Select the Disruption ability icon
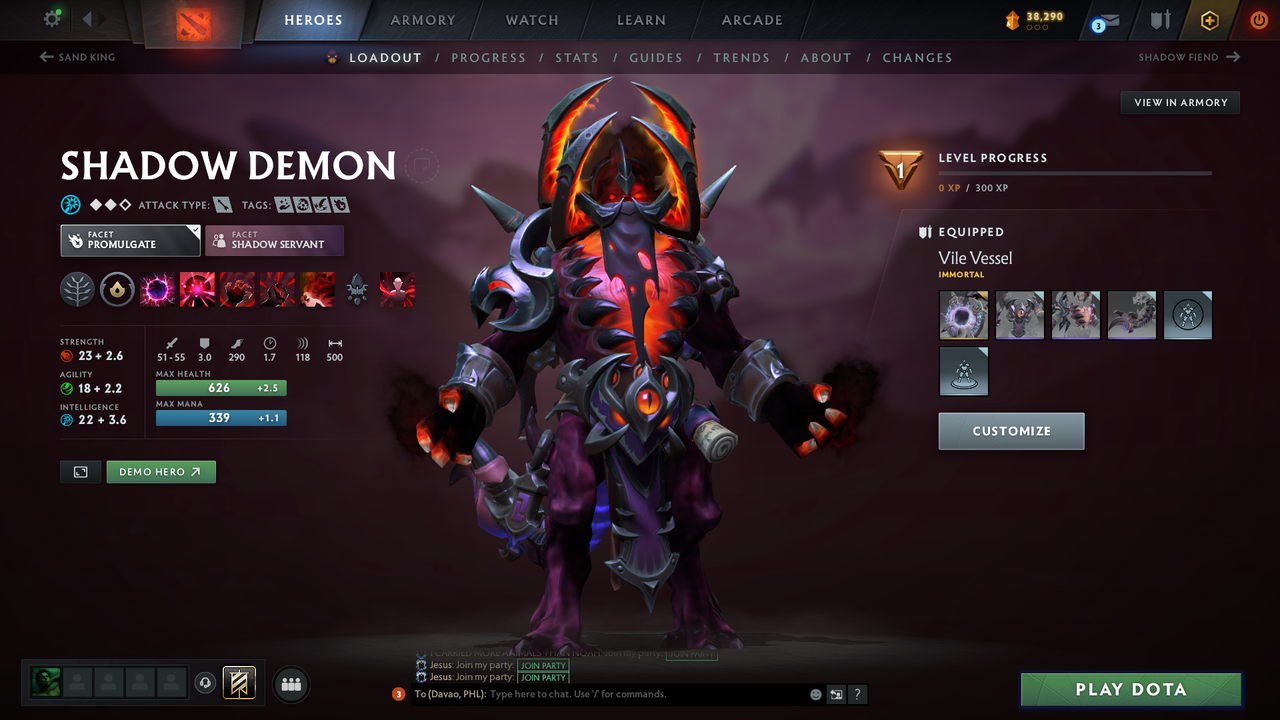1280x720 pixels. coord(155,289)
